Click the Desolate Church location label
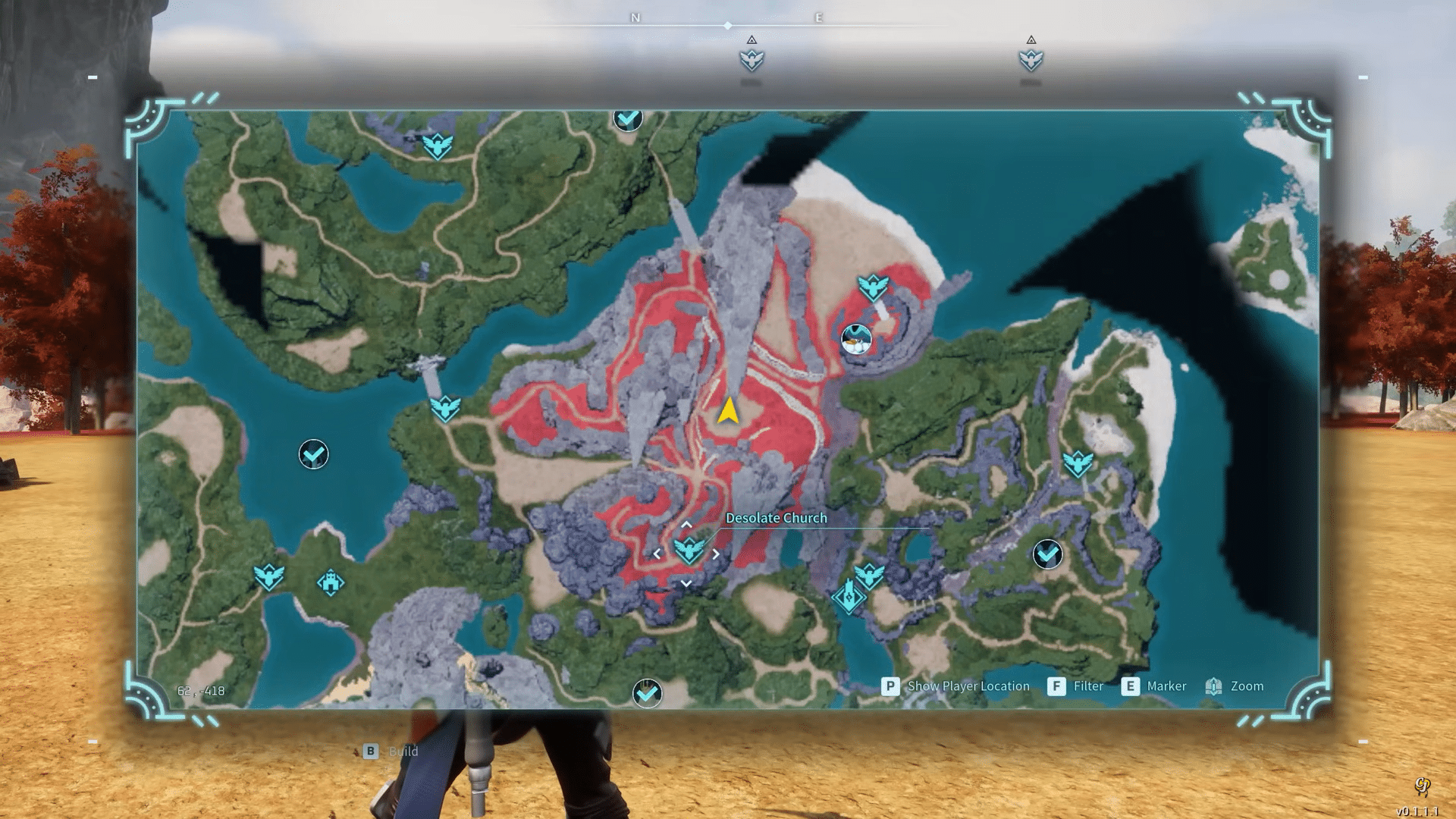Image resolution: width=1456 pixels, height=819 pixels. pos(776,518)
